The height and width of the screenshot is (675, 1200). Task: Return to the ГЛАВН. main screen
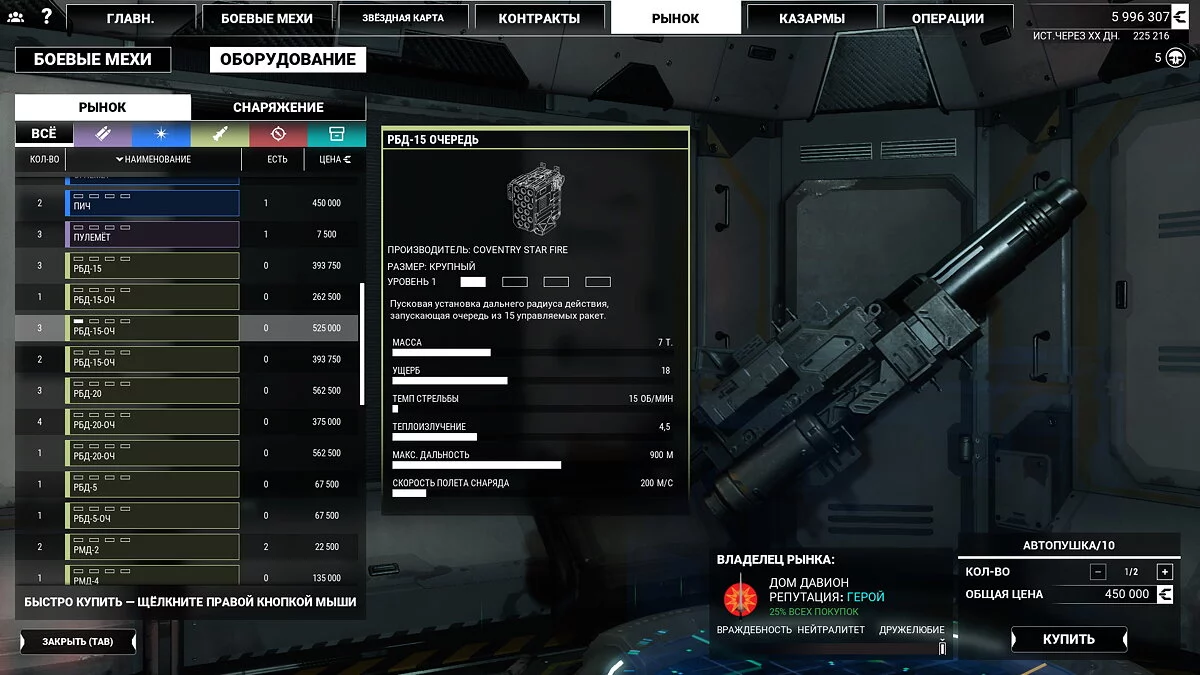tap(131, 18)
